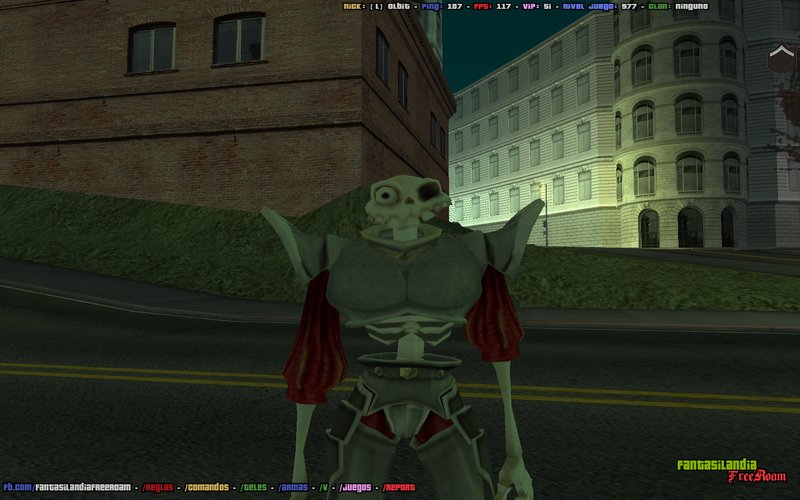The image size is (800, 500).
Task: Click the chevron rank badge icon
Action: pyautogui.click(x=781, y=58)
